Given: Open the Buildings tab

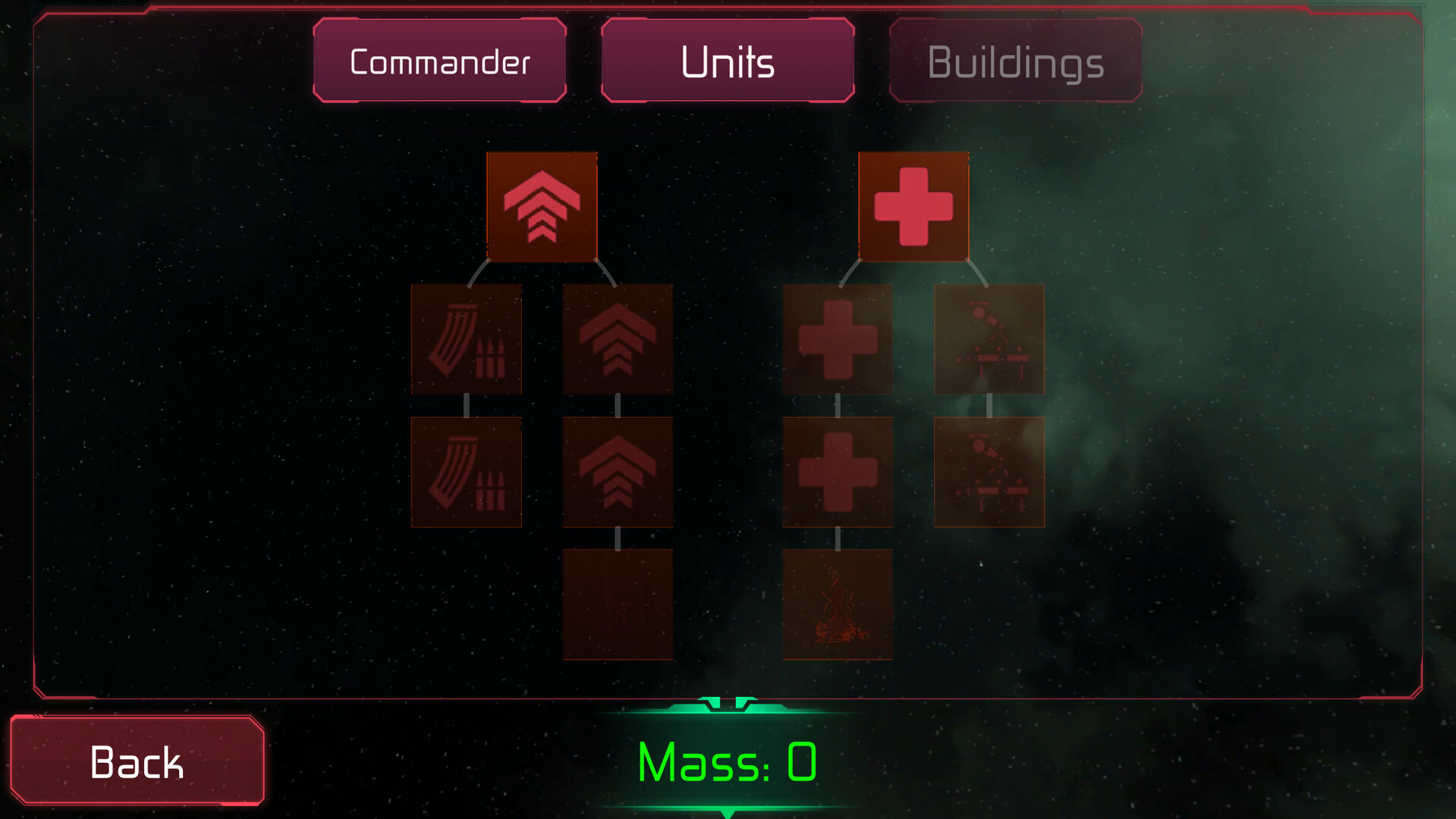Looking at the screenshot, I should click(x=1014, y=61).
